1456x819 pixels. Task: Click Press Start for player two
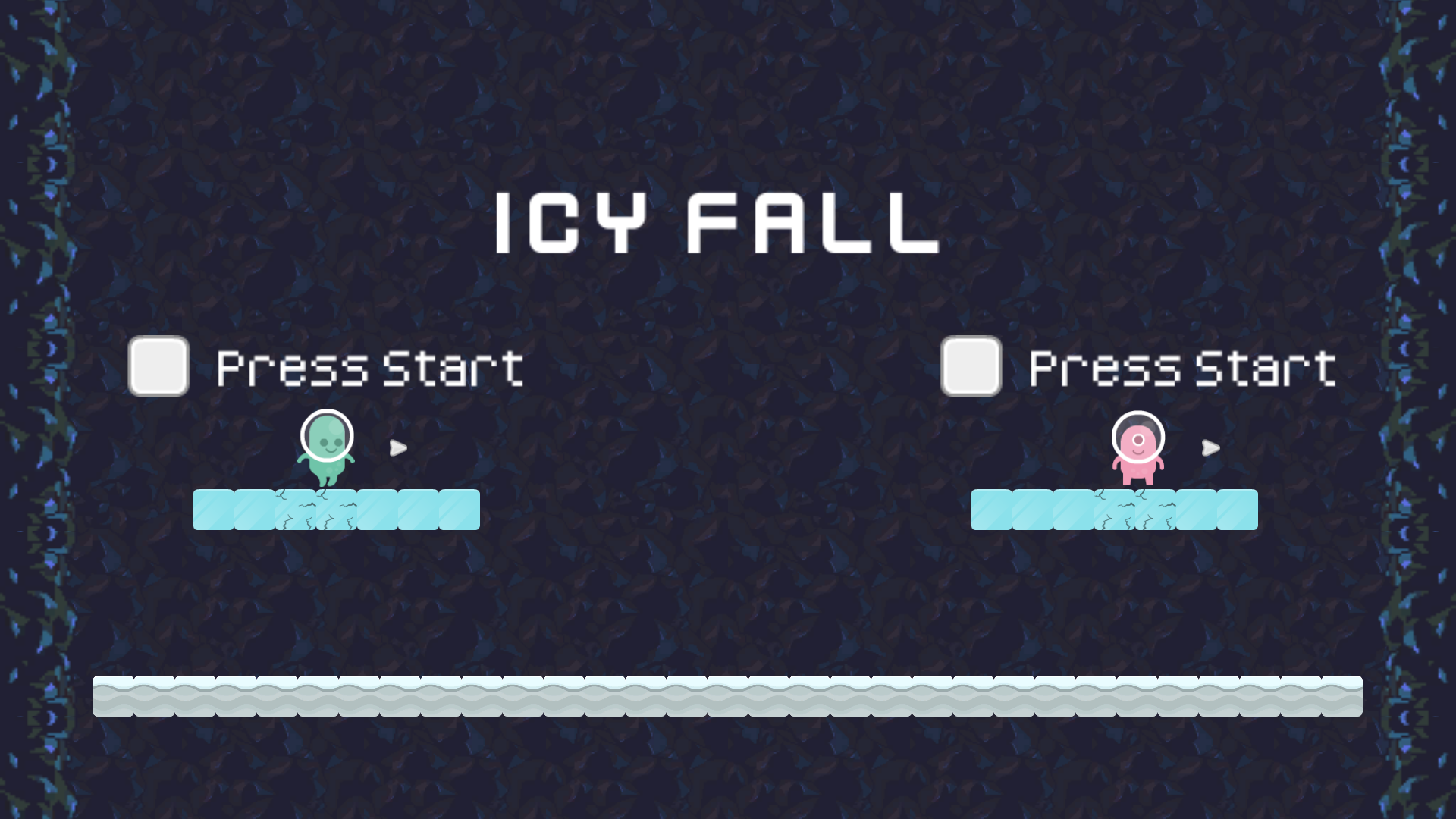[x=1181, y=366]
